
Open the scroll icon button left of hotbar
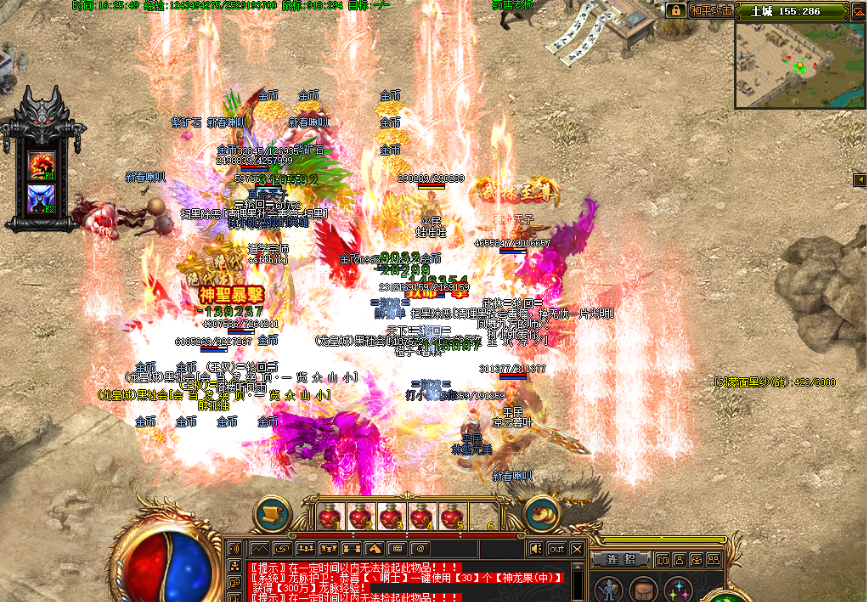[x=270, y=513]
